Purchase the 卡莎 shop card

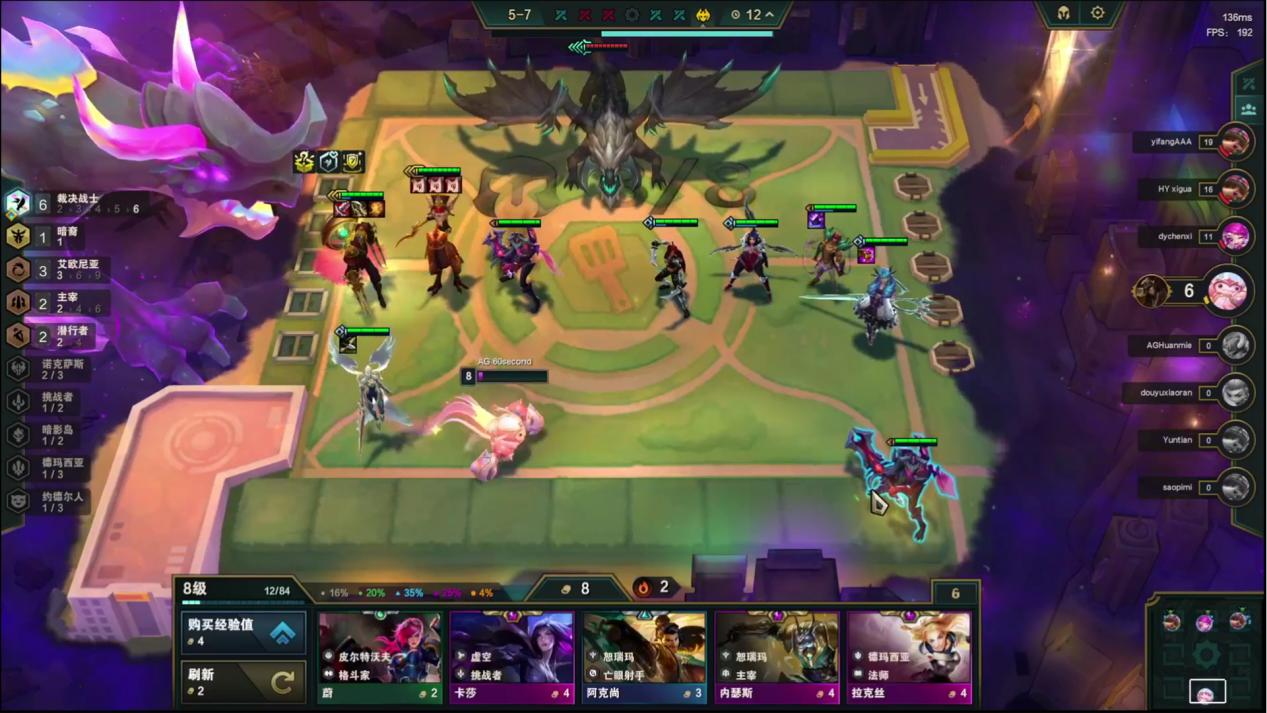coord(512,657)
